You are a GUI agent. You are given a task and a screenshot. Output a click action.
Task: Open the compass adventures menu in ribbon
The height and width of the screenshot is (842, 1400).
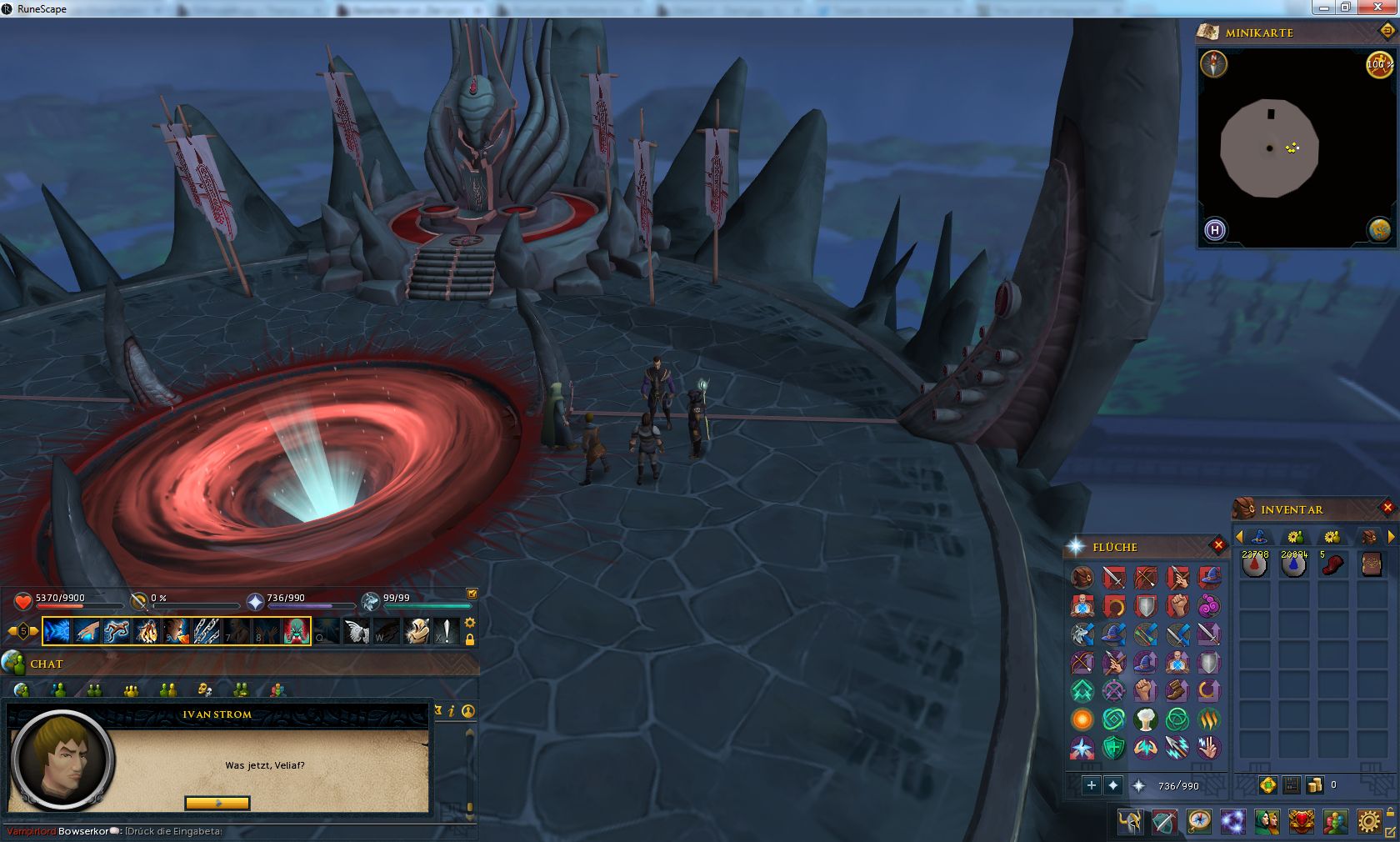[x=1199, y=822]
